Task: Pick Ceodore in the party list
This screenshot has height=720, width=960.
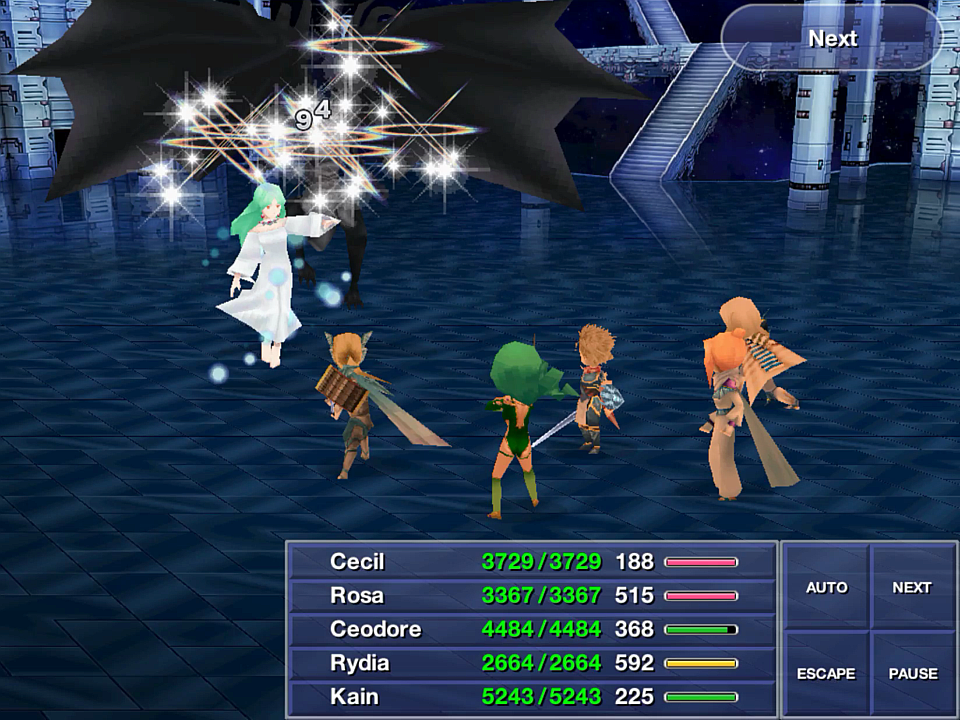Action: (x=532, y=630)
